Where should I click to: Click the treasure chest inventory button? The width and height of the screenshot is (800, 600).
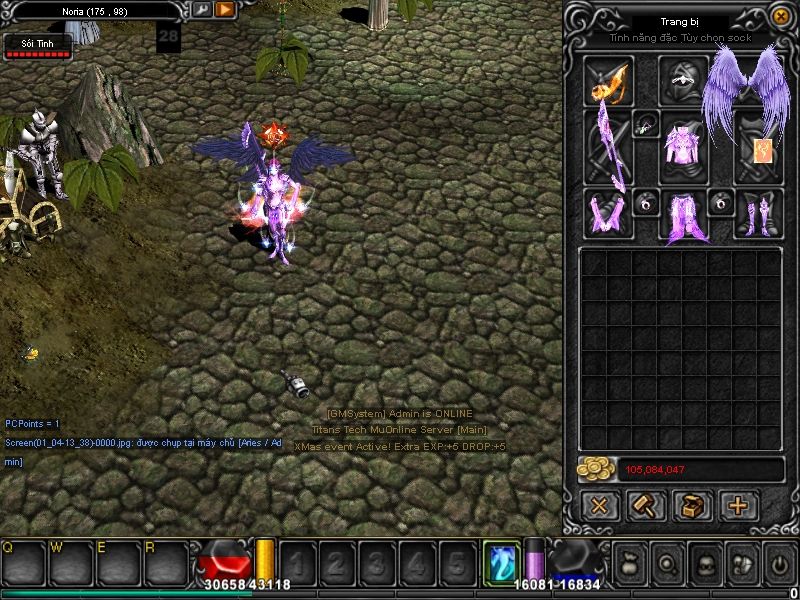tap(692, 506)
